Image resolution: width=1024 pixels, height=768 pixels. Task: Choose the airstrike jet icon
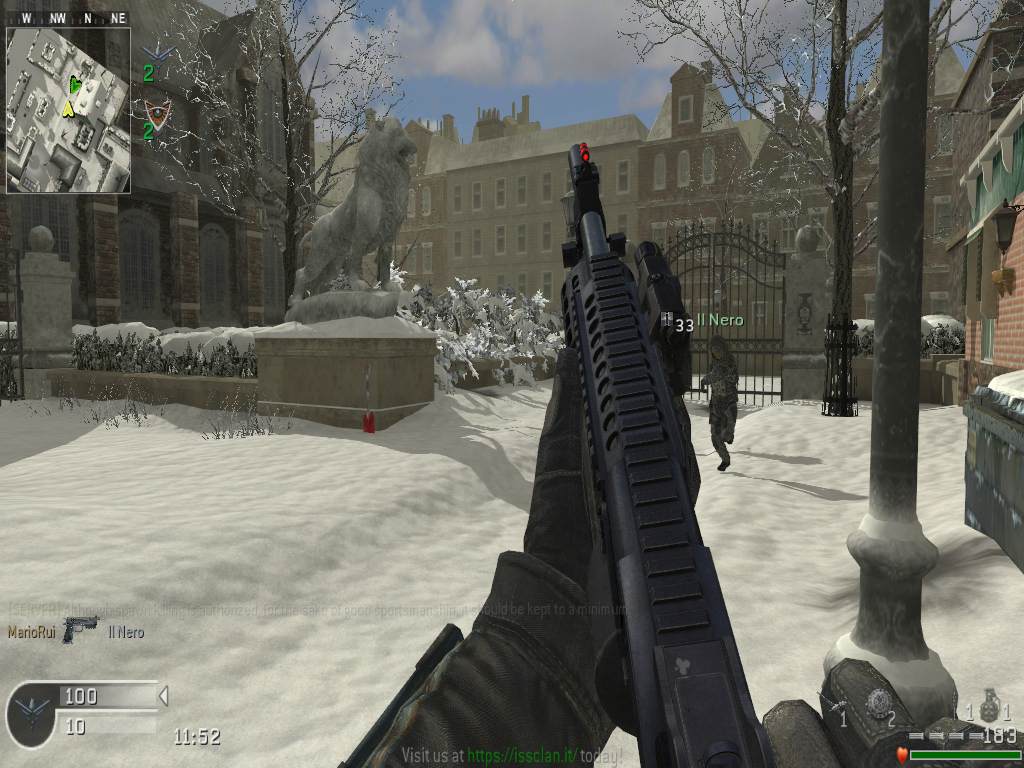tap(832, 703)
